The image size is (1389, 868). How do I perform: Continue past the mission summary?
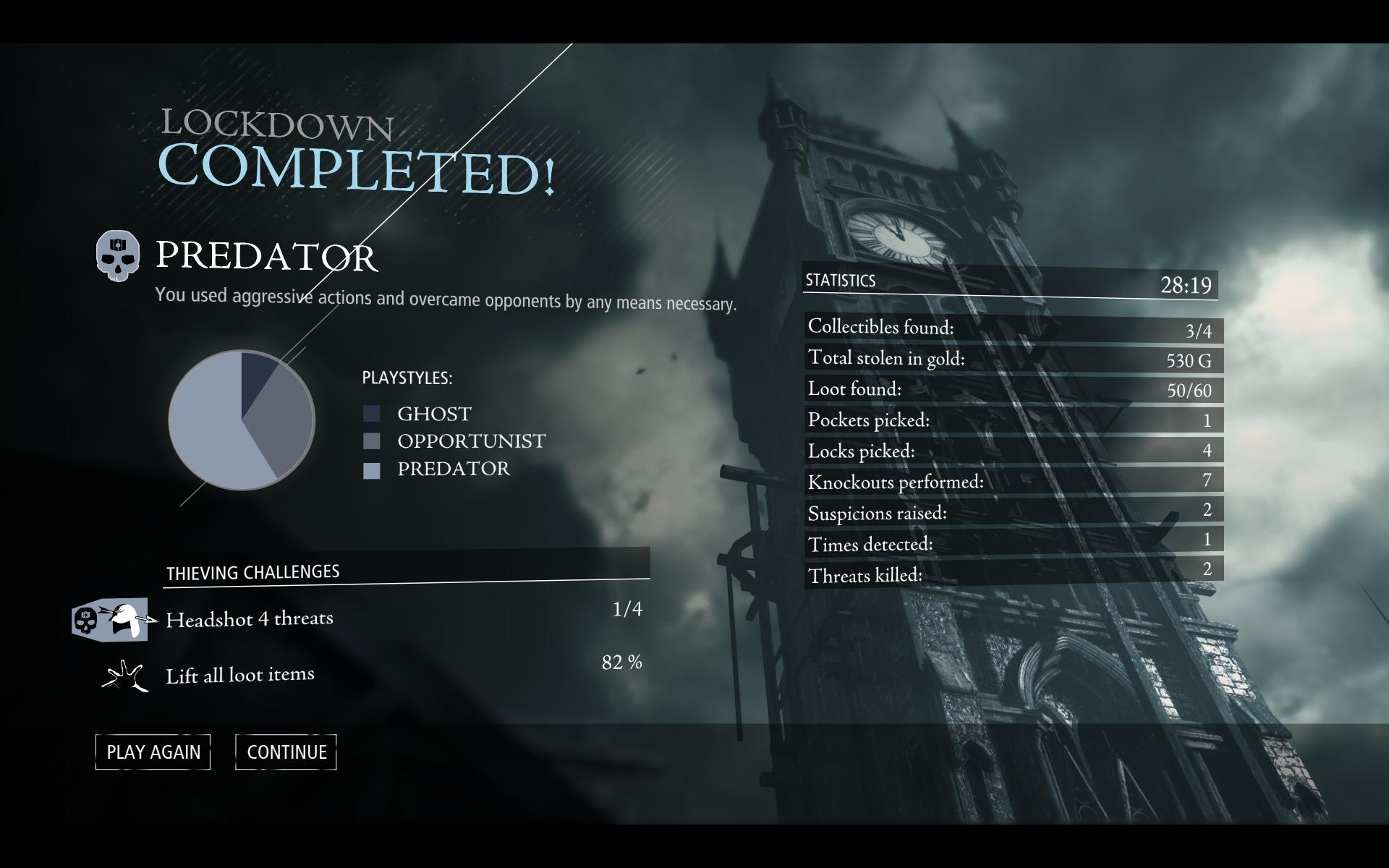tap(286, 752)
